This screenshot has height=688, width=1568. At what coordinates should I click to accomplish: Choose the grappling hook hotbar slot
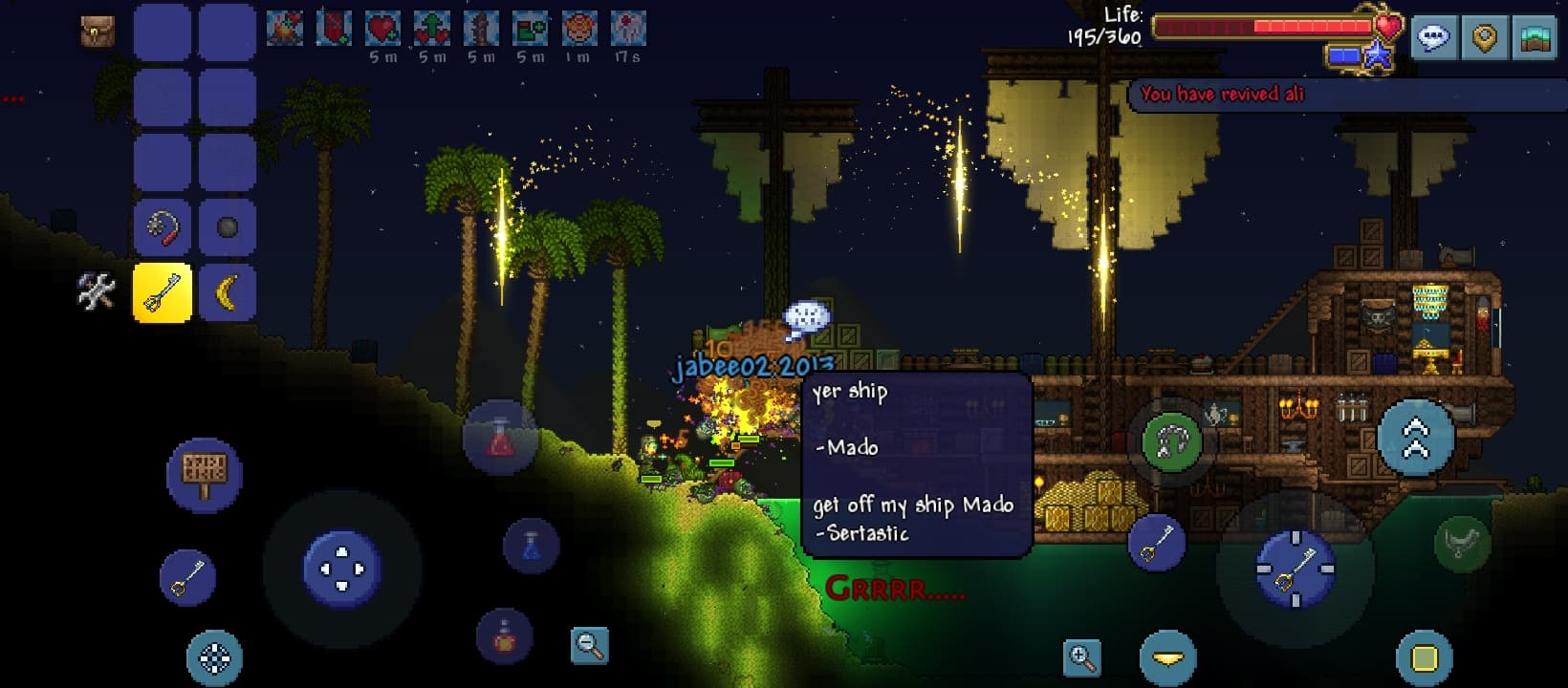163,228
